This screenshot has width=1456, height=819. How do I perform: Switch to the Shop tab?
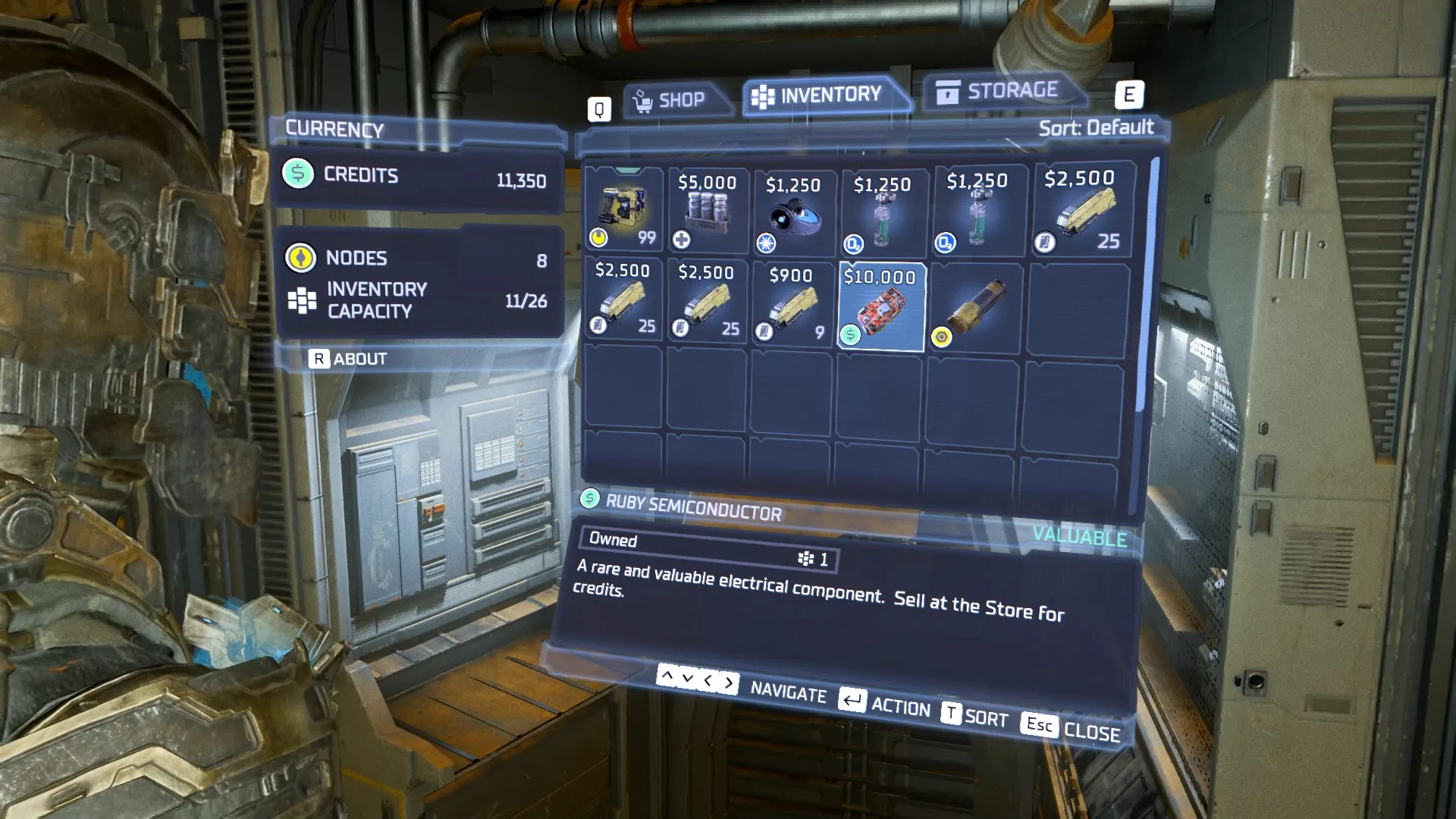point(672,100)
